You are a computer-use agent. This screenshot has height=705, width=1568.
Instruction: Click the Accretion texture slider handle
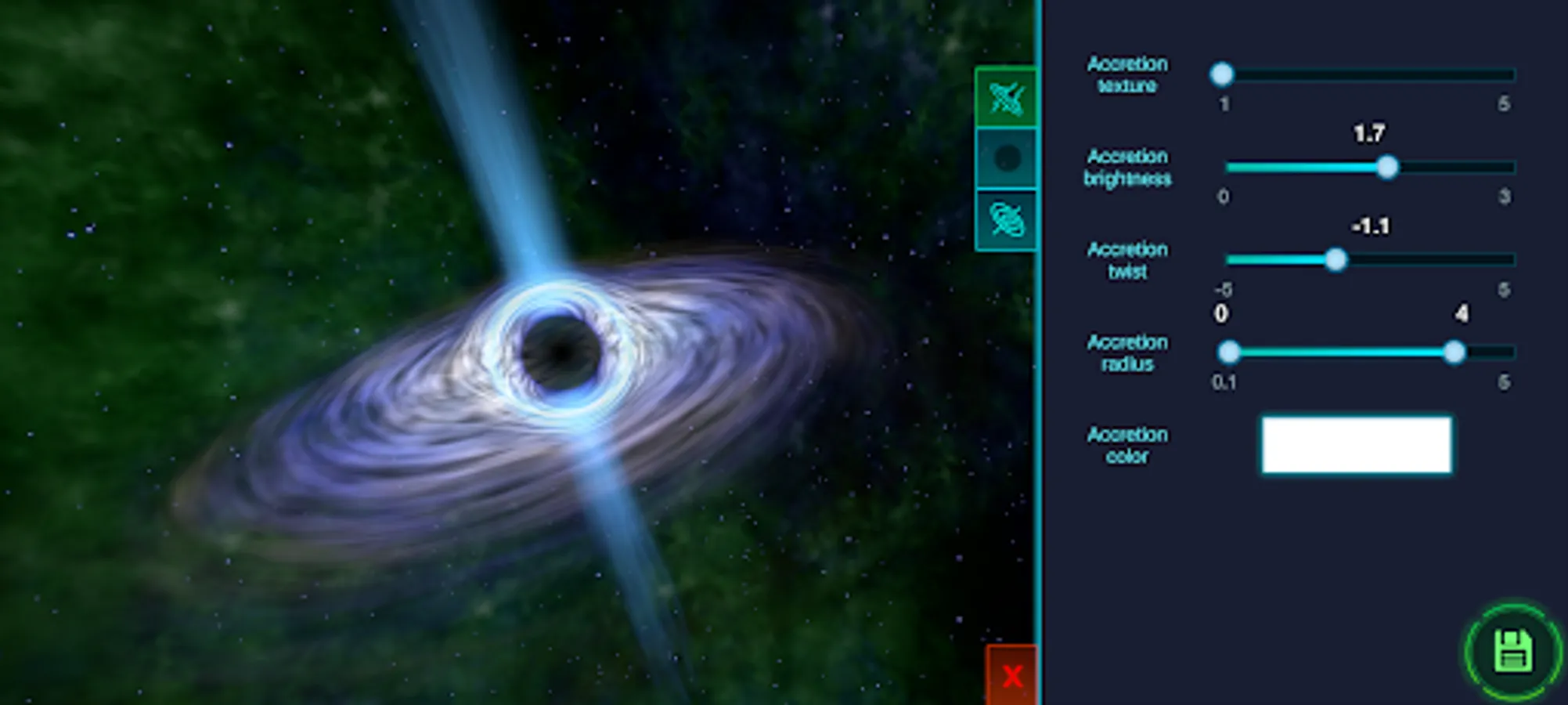coord(1223,75)
